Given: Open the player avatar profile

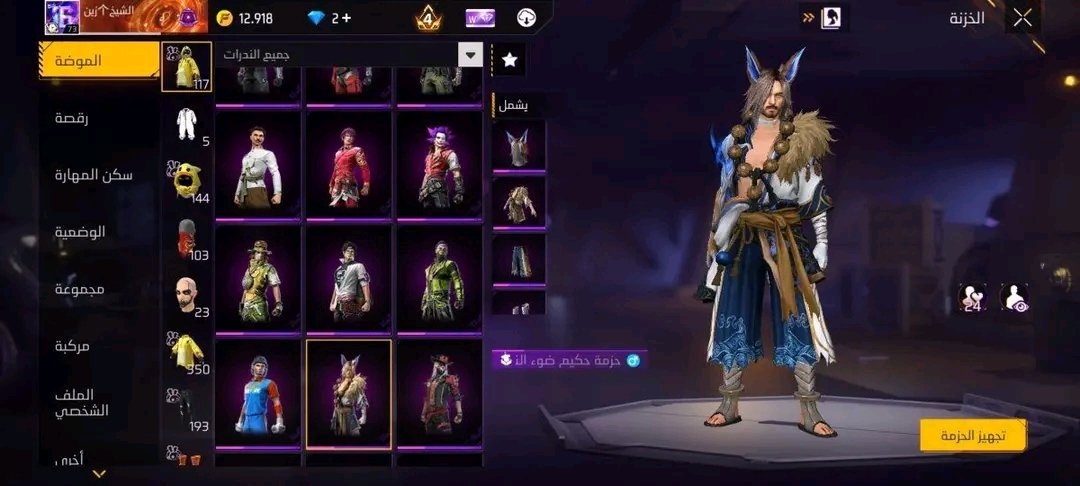Looking at the screenshot, I should [62, 17].
